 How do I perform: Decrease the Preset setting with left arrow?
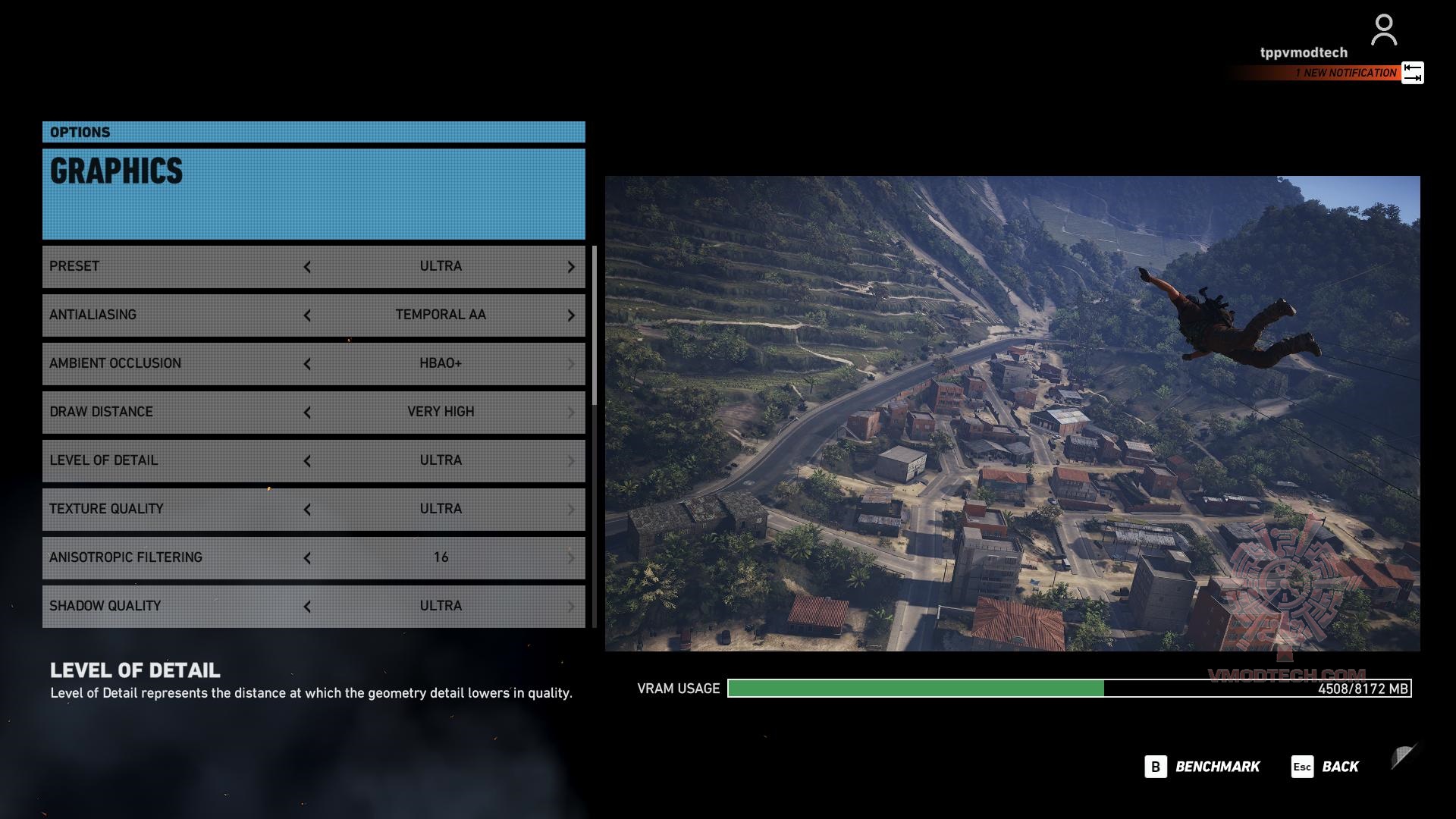point(307,267)
